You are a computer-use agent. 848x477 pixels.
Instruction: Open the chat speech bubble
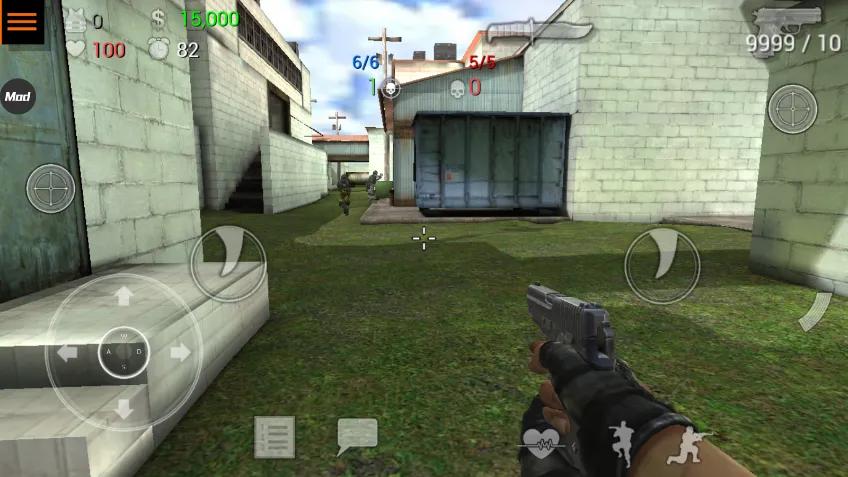pos(357,436)
